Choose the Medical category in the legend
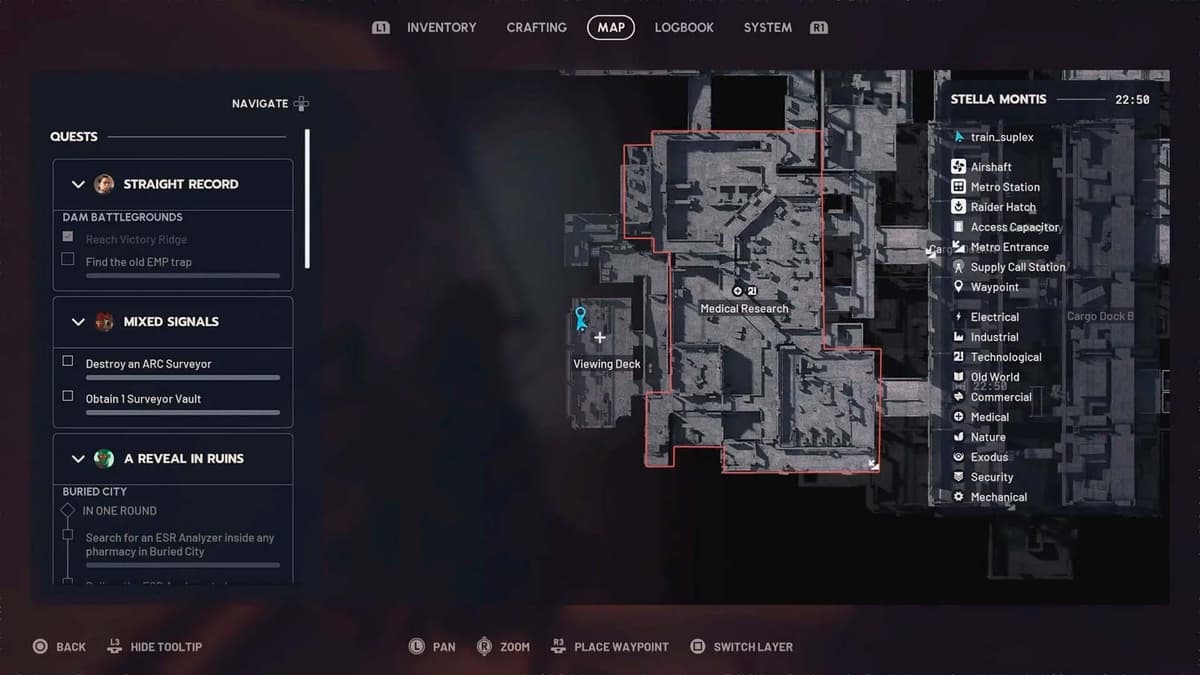Screen dimensions: 1200x675 click(x=989, y=417)
